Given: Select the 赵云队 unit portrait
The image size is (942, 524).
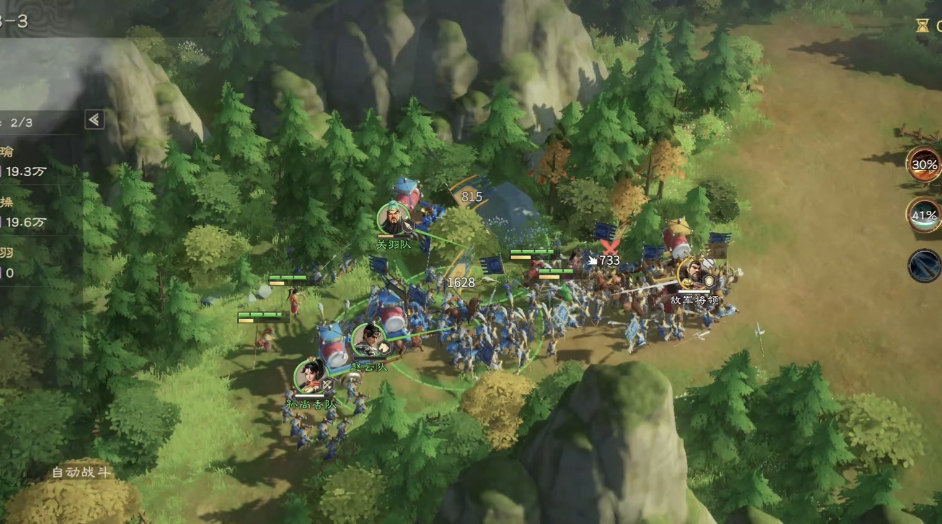Looking at the screenshot, I should [368, 340].
